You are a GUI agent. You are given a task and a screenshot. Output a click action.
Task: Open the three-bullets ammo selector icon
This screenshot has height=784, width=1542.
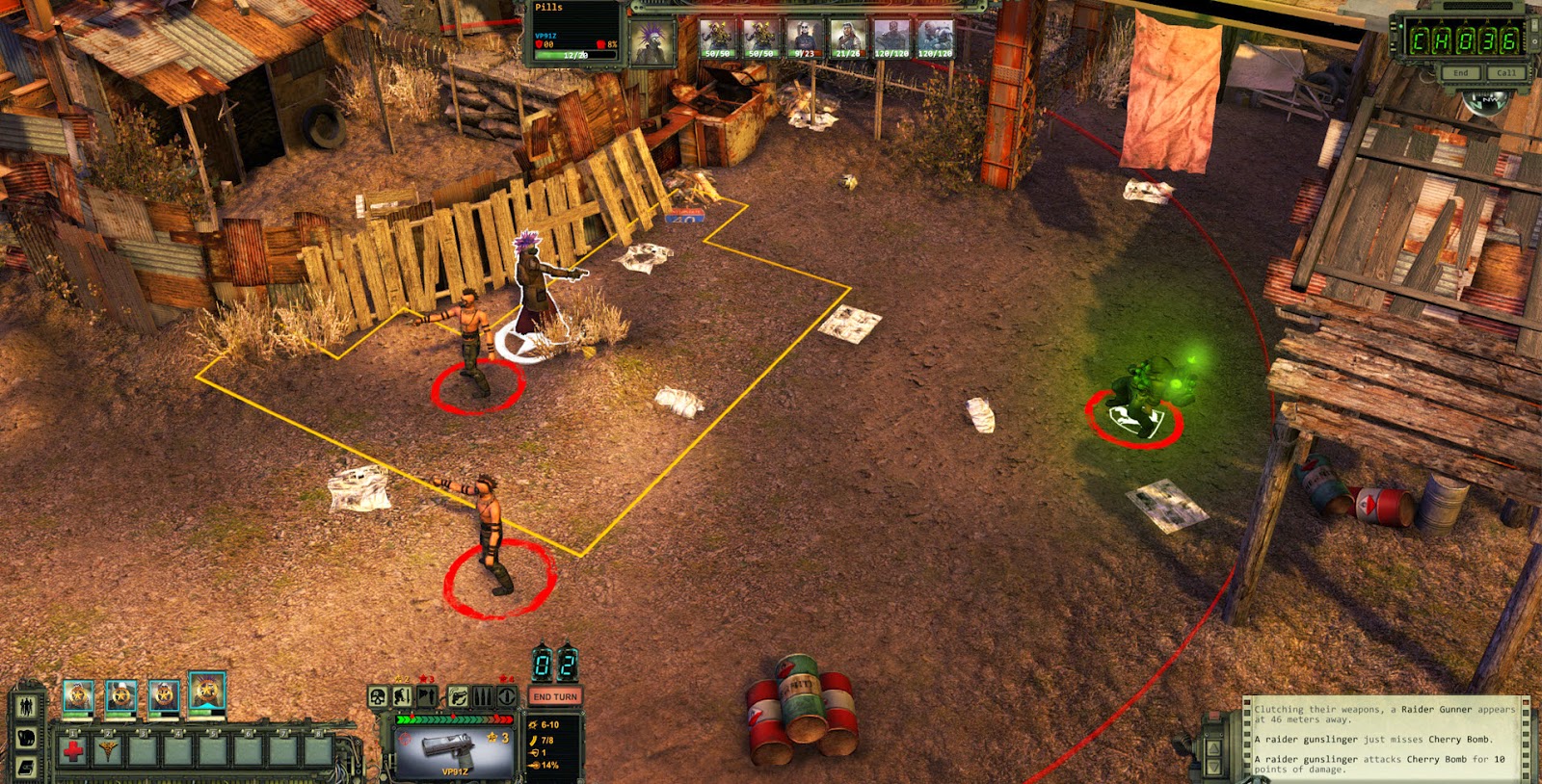483,696
